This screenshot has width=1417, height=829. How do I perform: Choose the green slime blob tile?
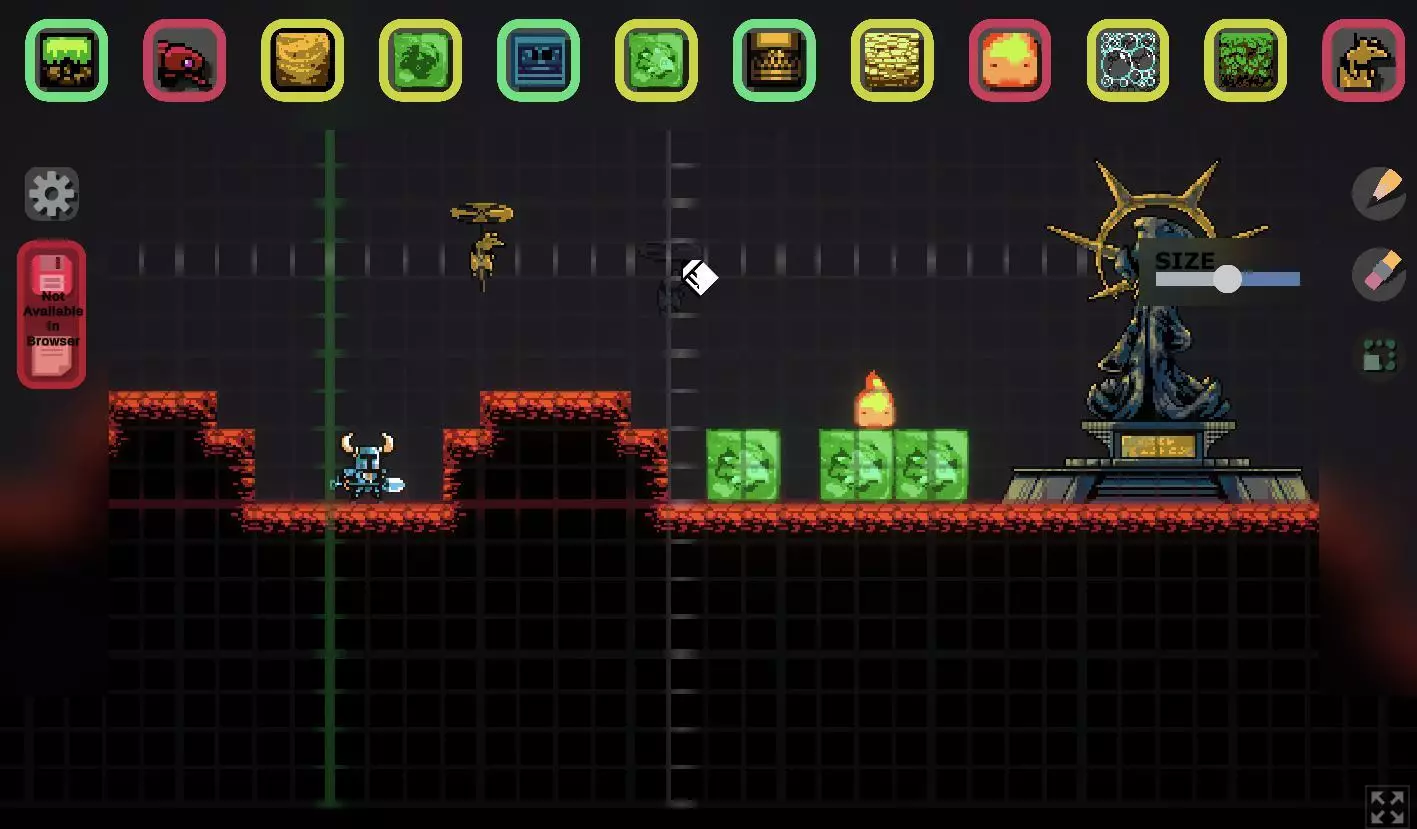(420, 60)
